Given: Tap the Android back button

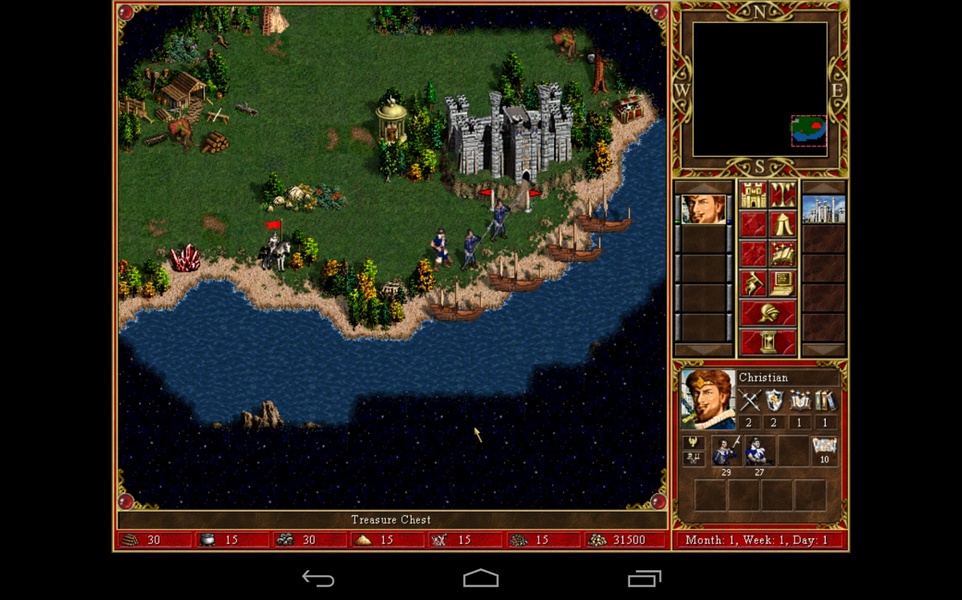Looking at the screenshot, I should tap(318, 579).
